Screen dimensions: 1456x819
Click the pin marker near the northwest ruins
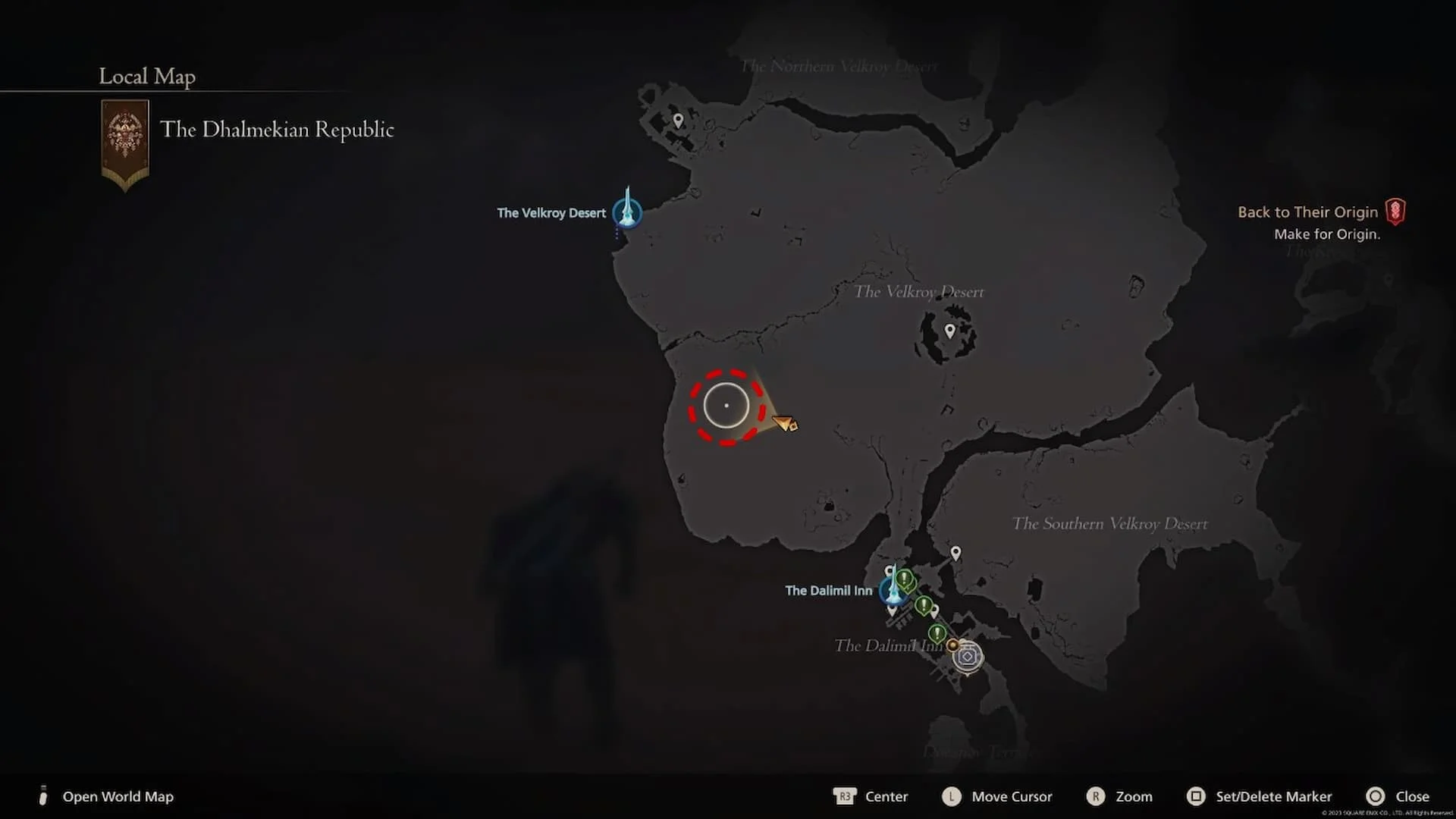pos(677,120)
